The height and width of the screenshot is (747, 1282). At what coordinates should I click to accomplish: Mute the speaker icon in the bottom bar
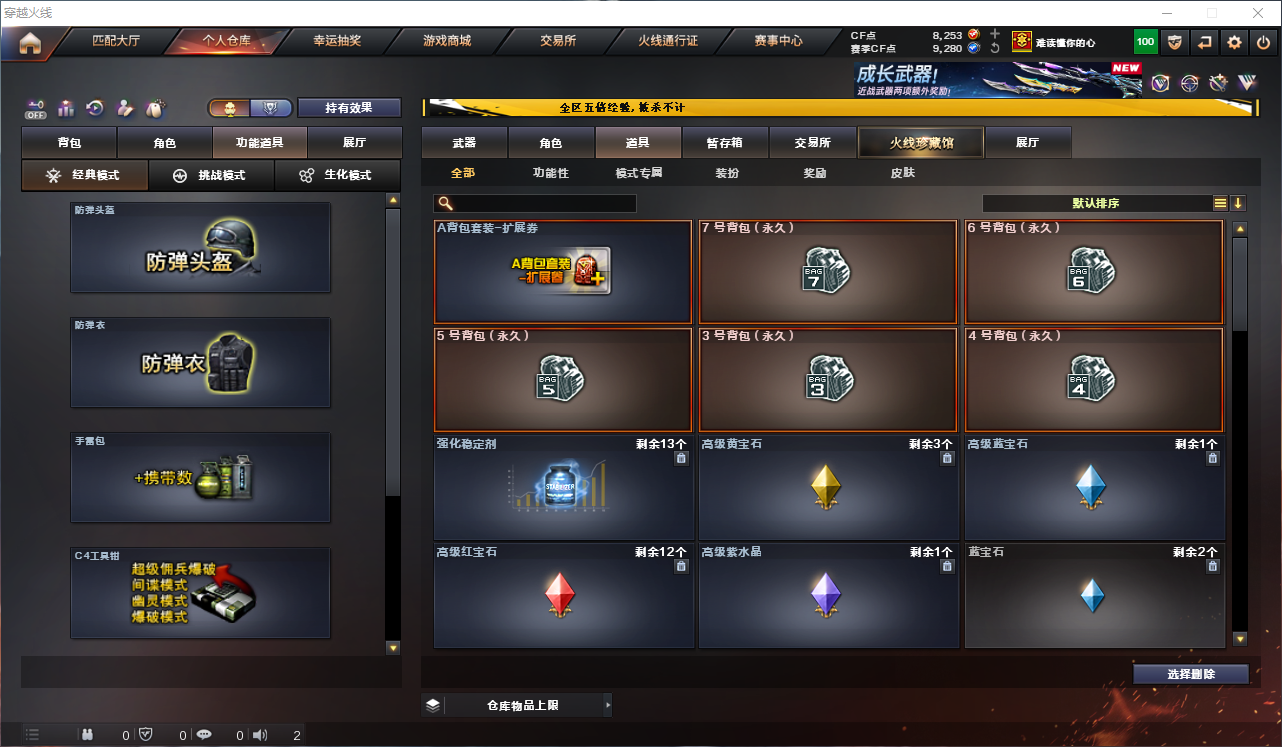[x=260, y=734]
